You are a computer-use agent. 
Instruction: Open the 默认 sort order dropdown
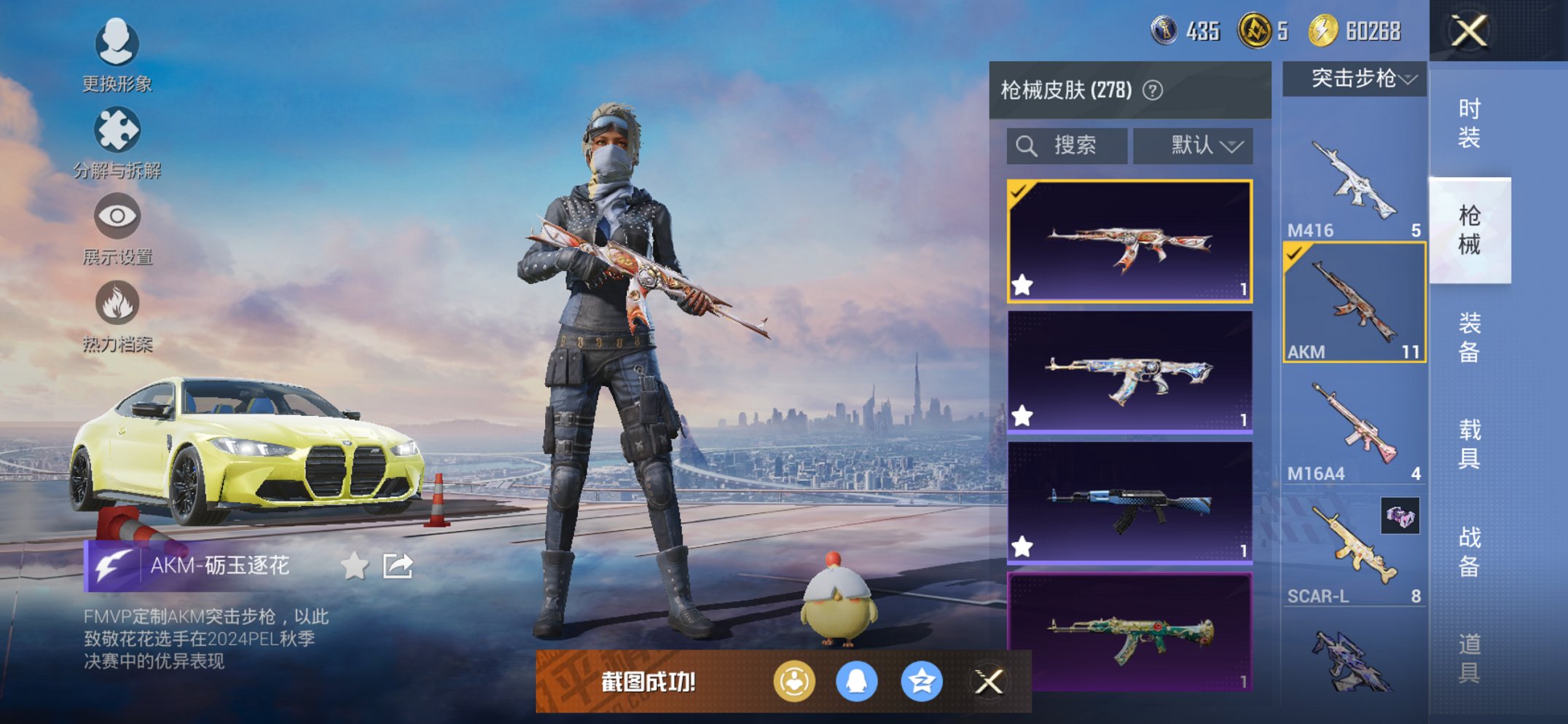(1193, 145)
